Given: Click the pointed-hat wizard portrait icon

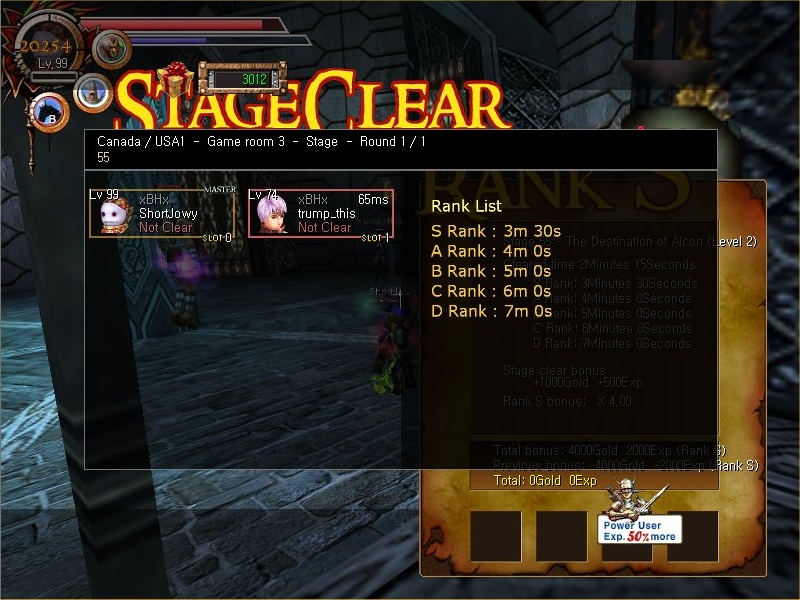Looking at the screenshot, I should [x=93, y=92].
